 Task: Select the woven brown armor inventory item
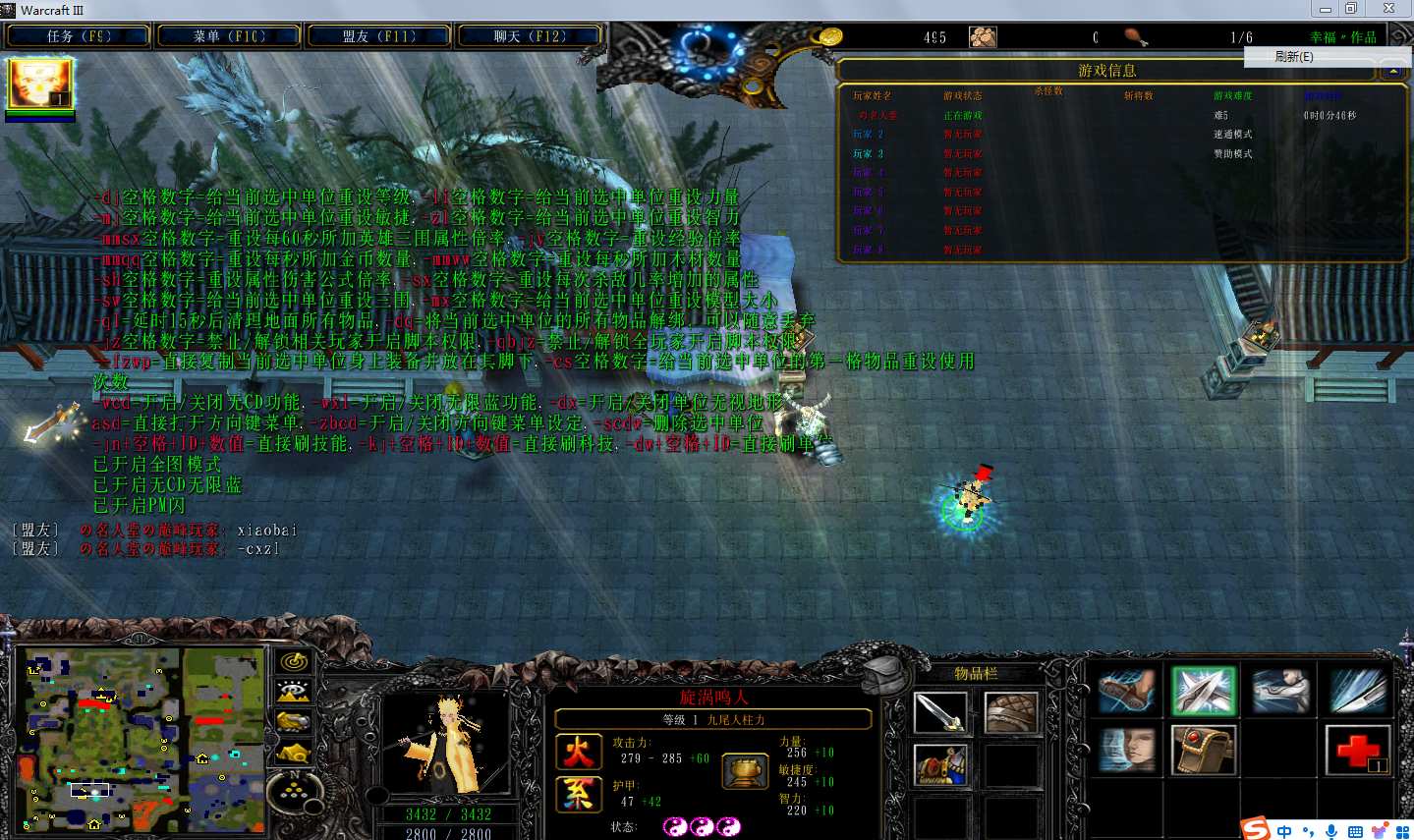1010,713
